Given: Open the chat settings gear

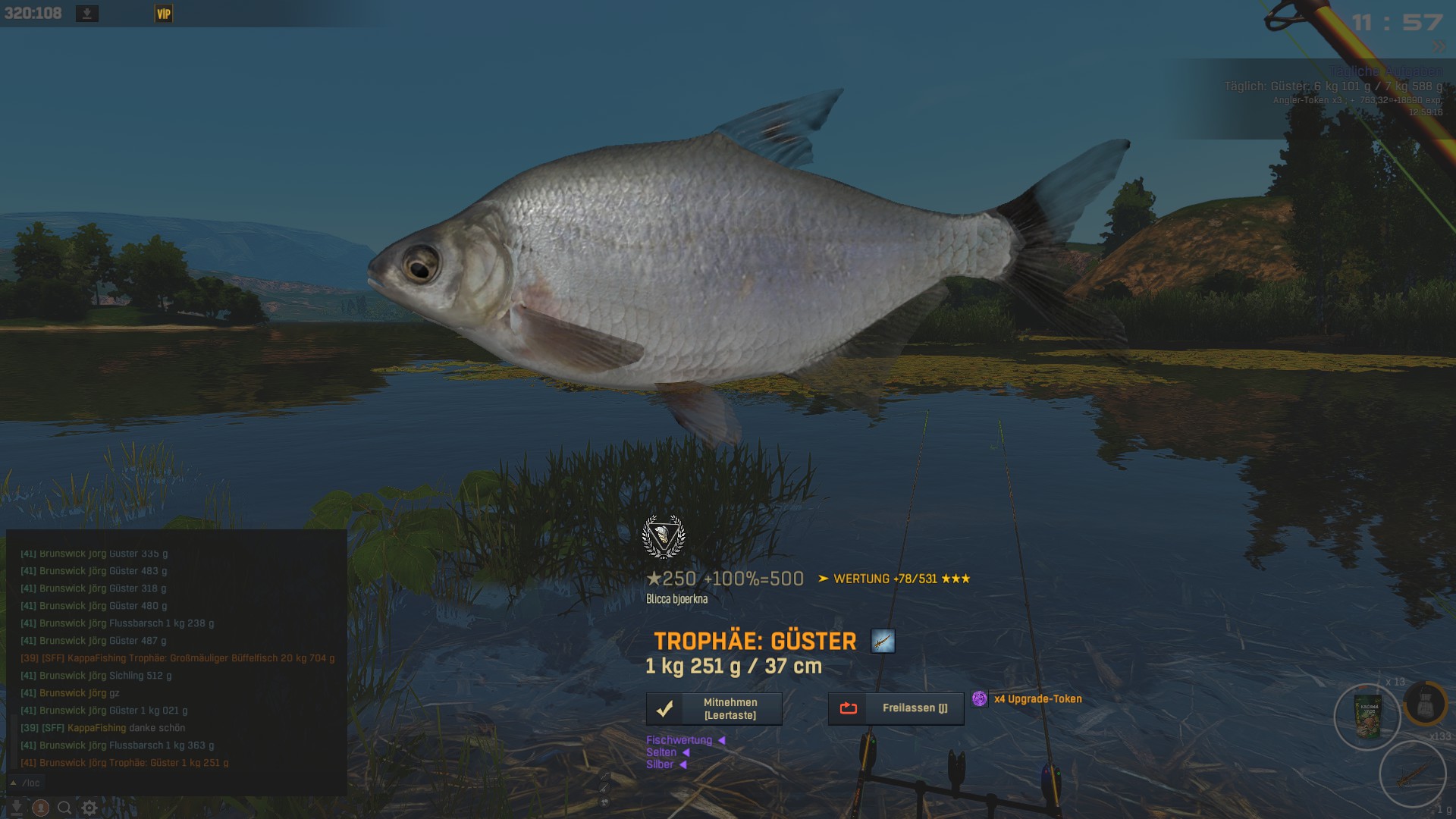Looking at the screenshot, I should point(89,808).
